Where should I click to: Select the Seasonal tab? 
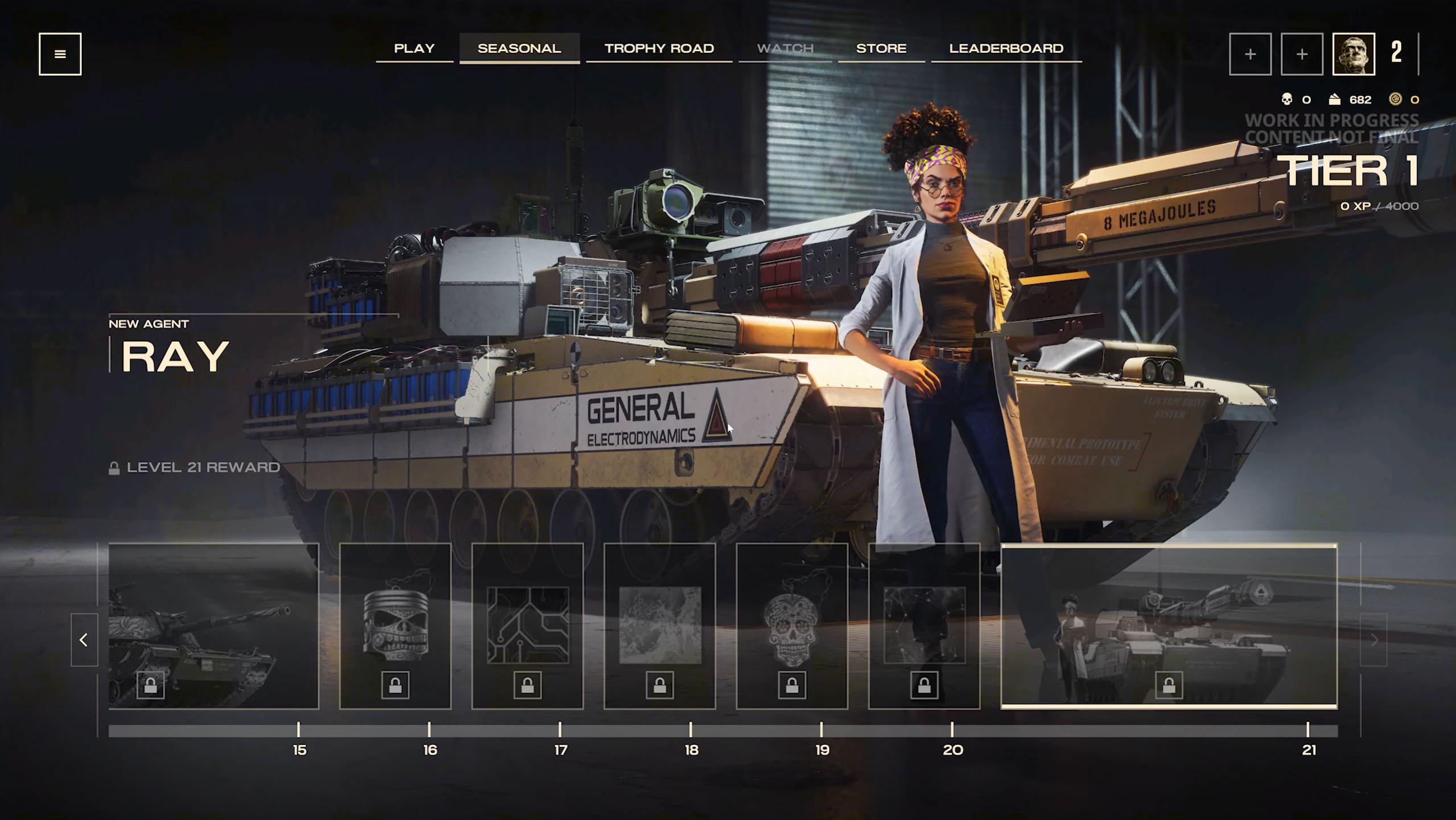click(519, 48)
